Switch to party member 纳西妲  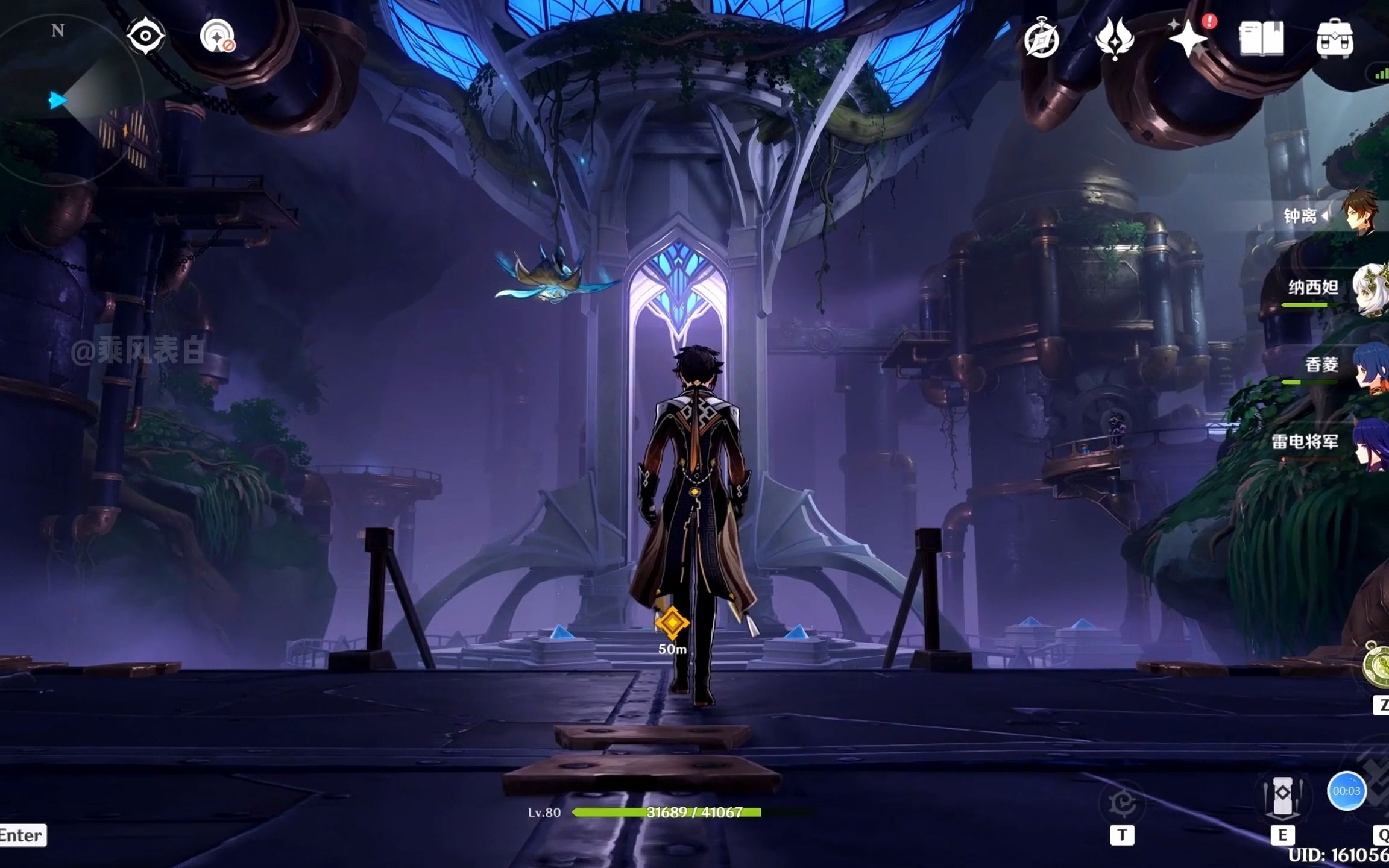tap(1369, 289)
